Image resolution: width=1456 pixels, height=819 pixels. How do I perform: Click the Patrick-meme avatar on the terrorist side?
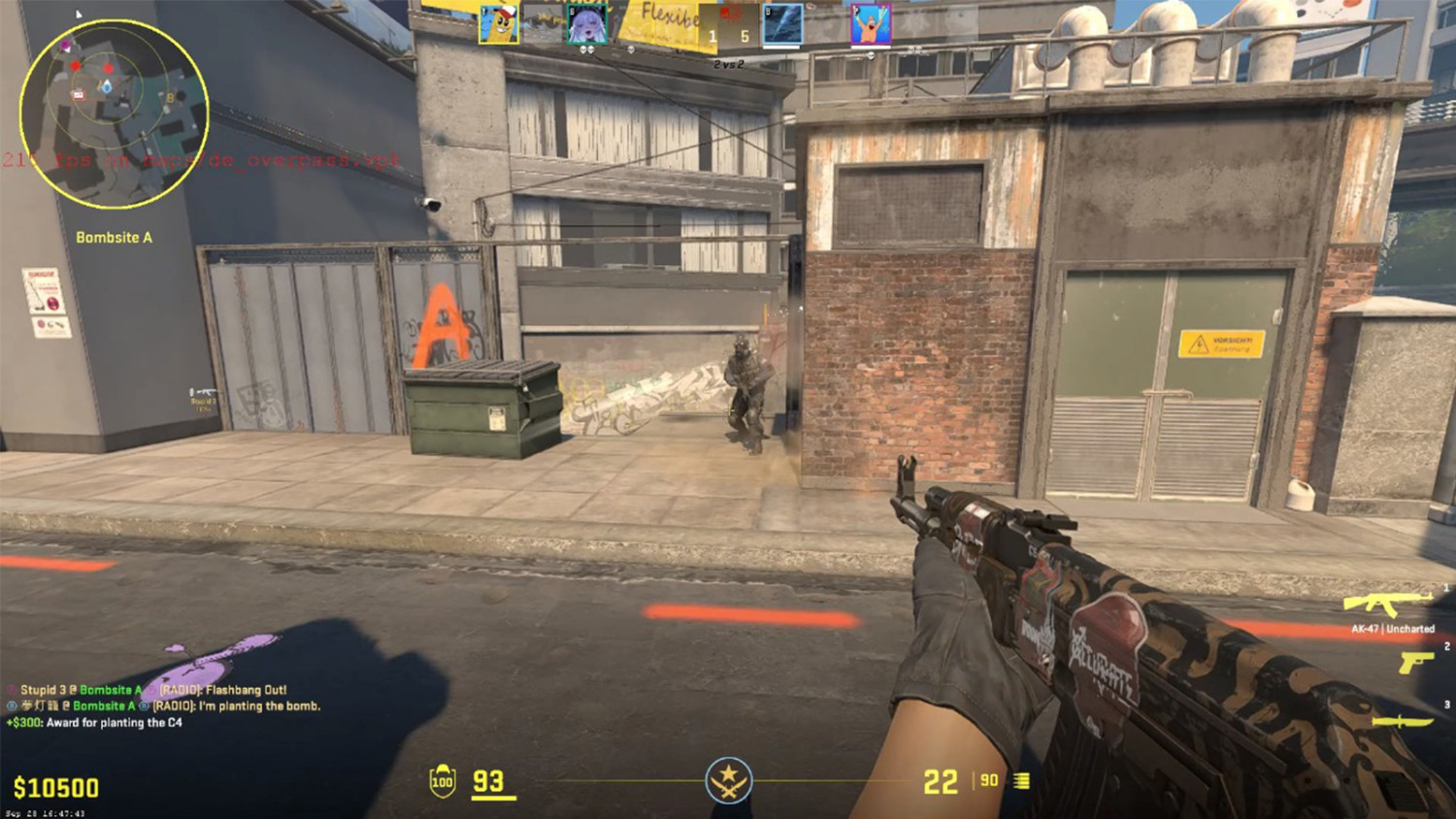tap(869, 22)
